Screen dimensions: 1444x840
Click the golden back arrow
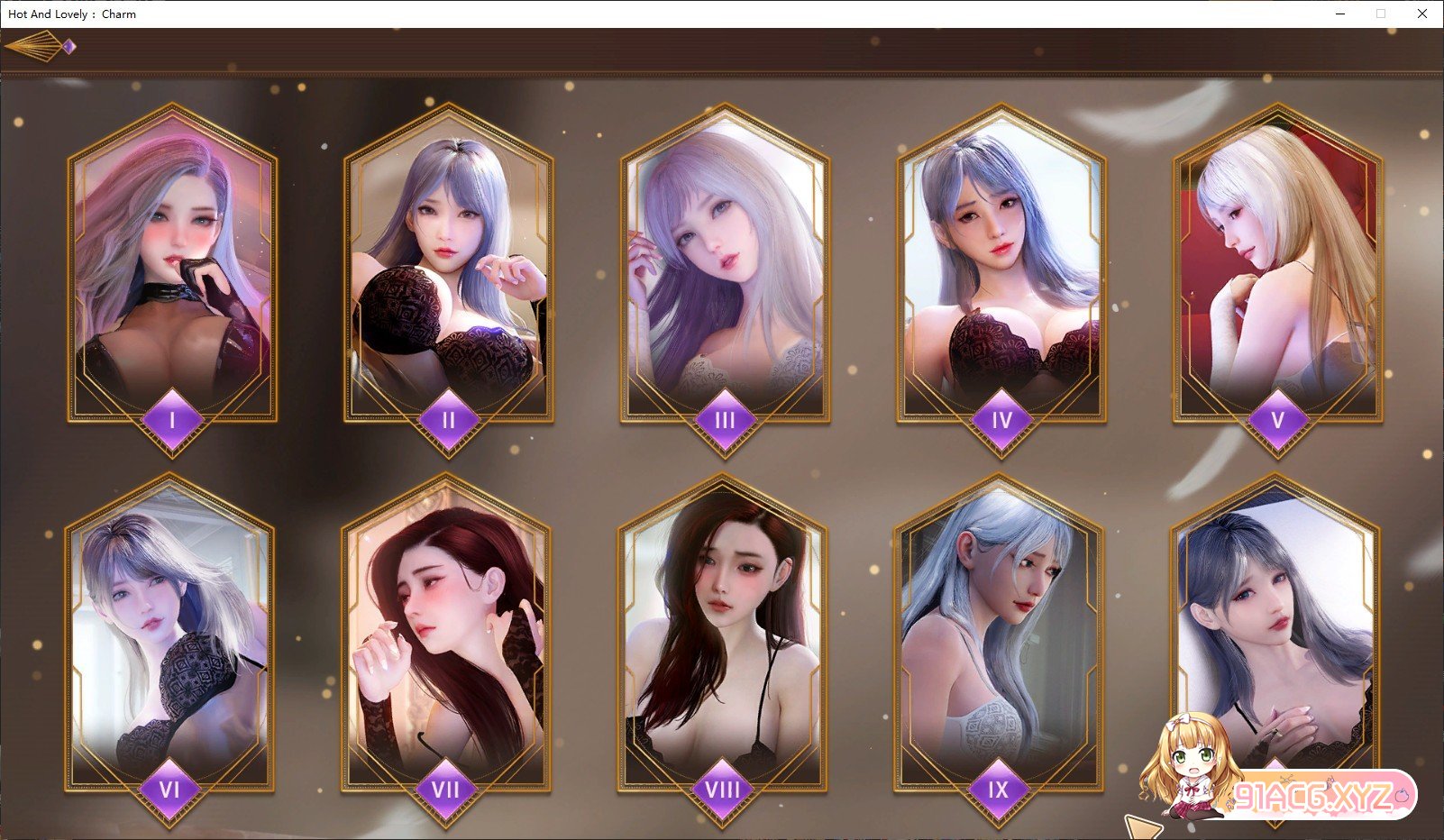38,46
